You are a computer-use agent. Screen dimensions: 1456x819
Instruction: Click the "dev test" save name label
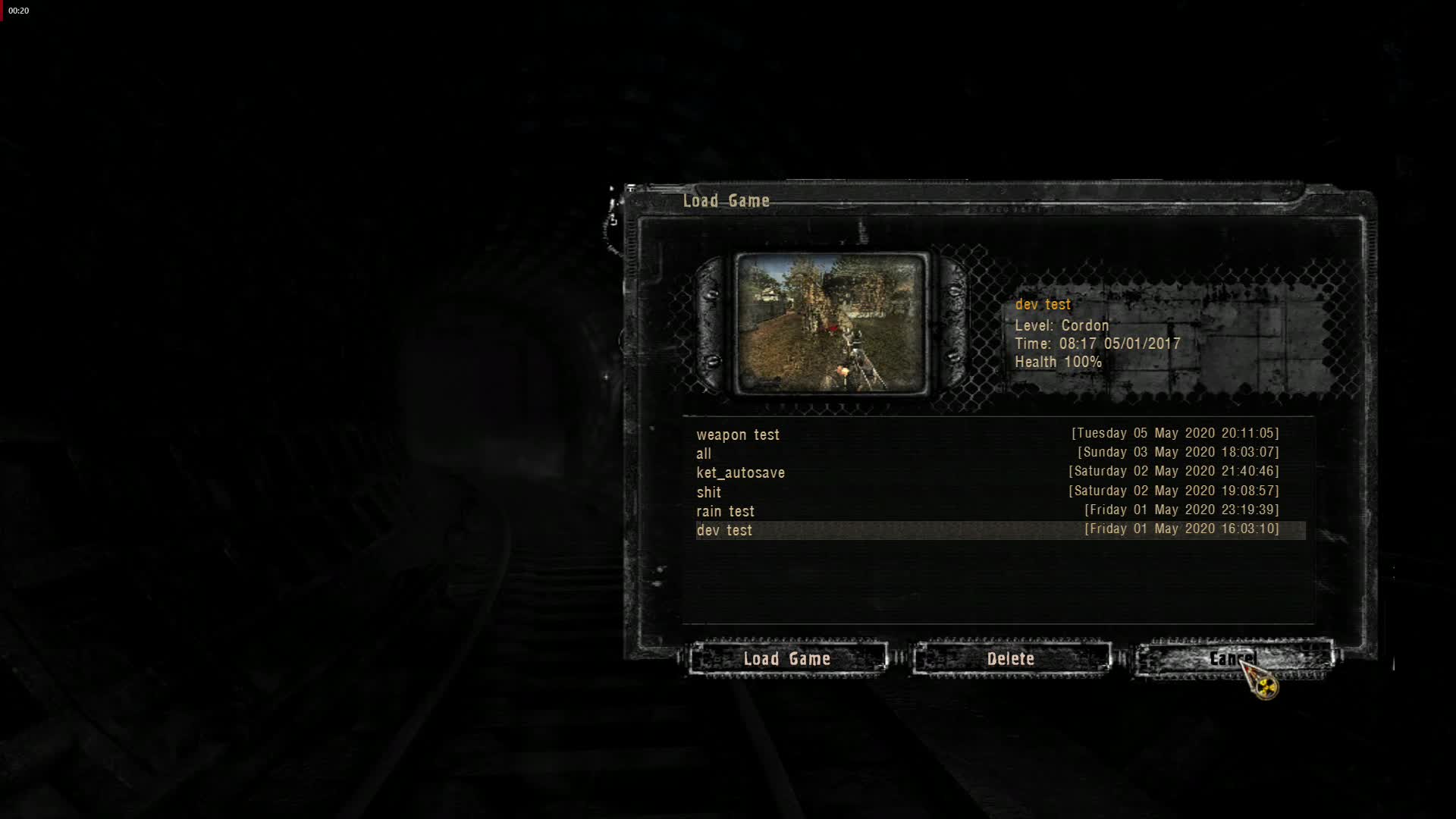tap(1043, 304)
